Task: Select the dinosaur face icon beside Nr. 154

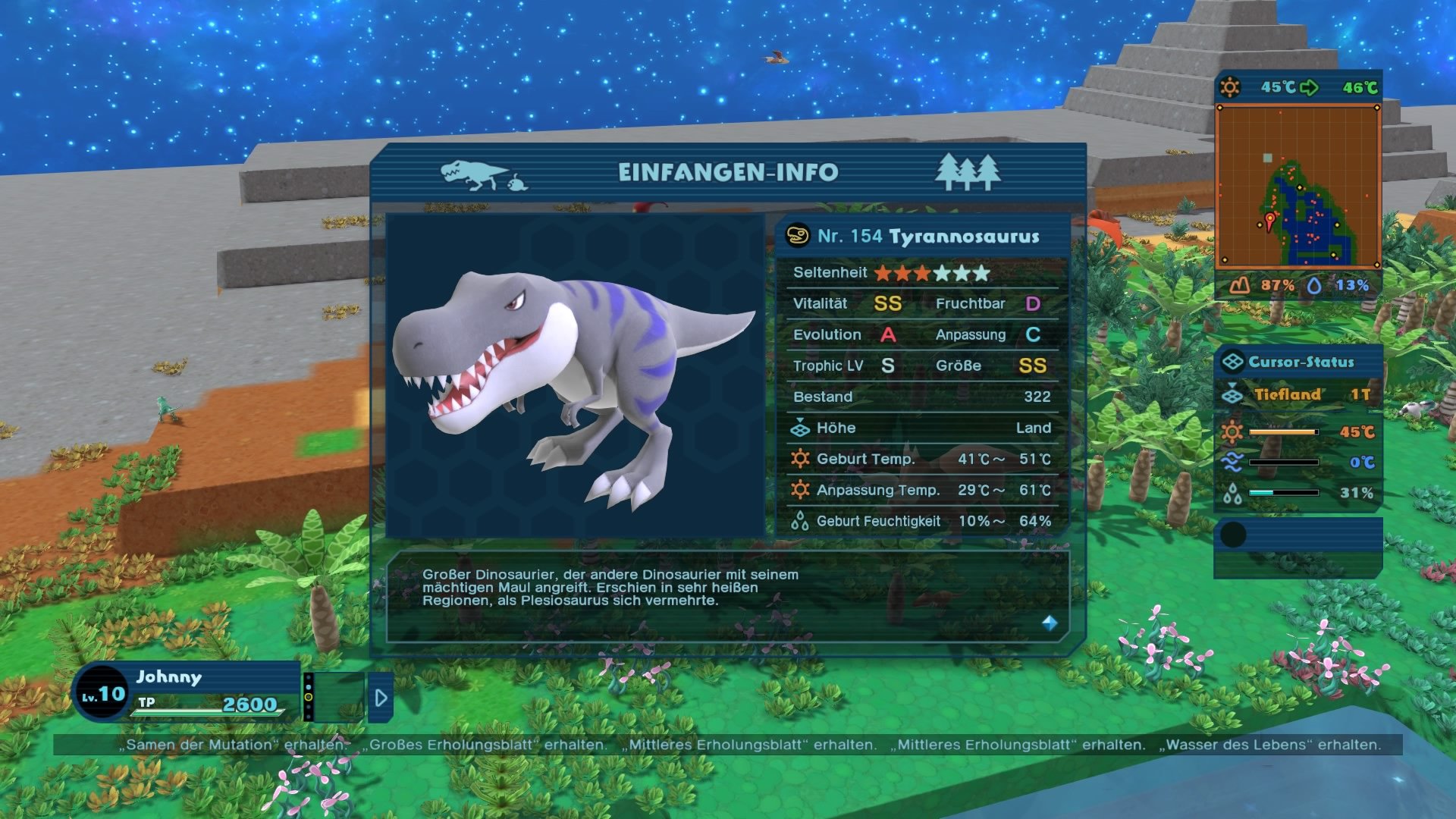Action: click(799, 236)
